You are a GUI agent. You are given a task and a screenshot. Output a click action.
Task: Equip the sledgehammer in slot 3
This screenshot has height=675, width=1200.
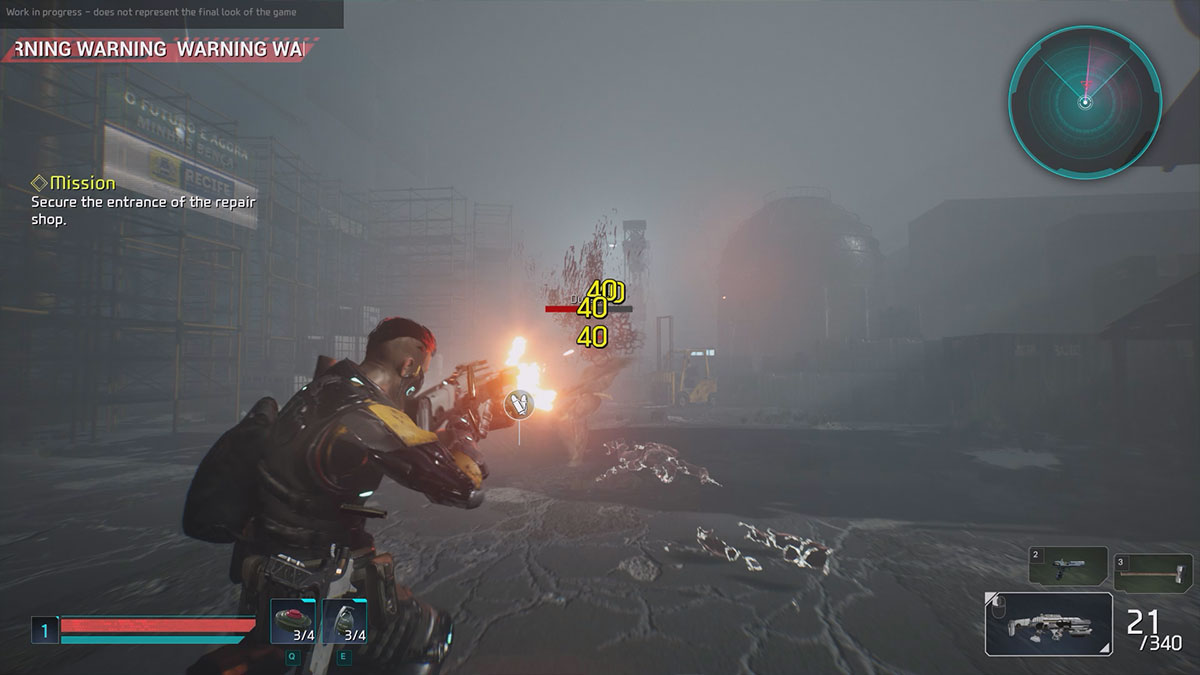point(1152,570)
